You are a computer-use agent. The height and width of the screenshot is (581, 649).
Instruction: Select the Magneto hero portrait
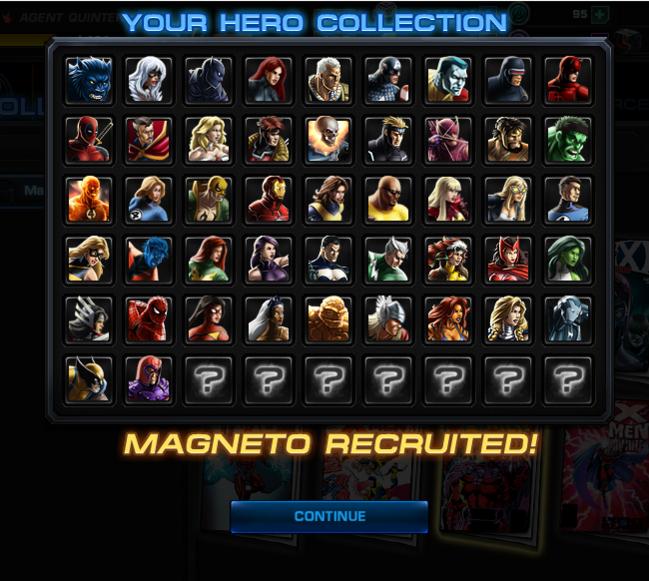click(x=148, y=379)
